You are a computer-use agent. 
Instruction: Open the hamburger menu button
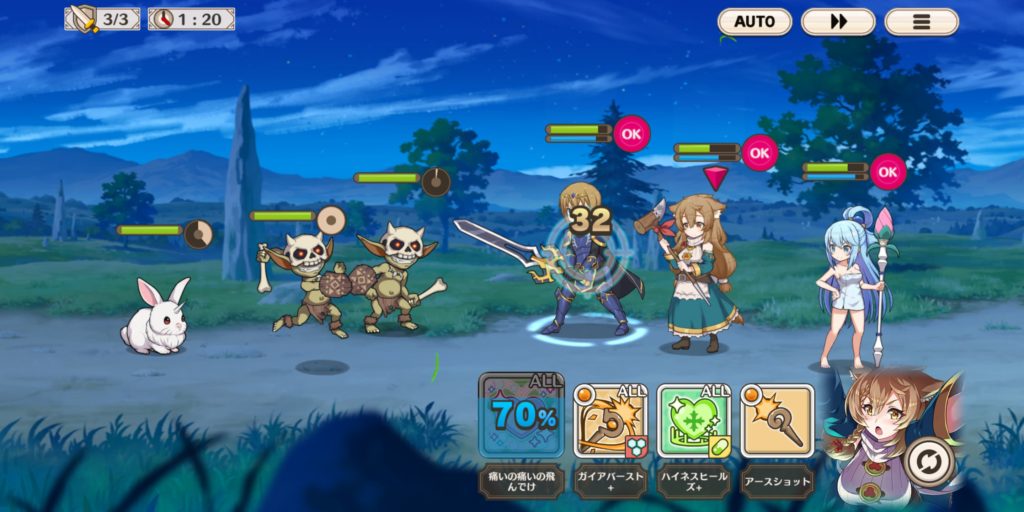click(921, 21)
